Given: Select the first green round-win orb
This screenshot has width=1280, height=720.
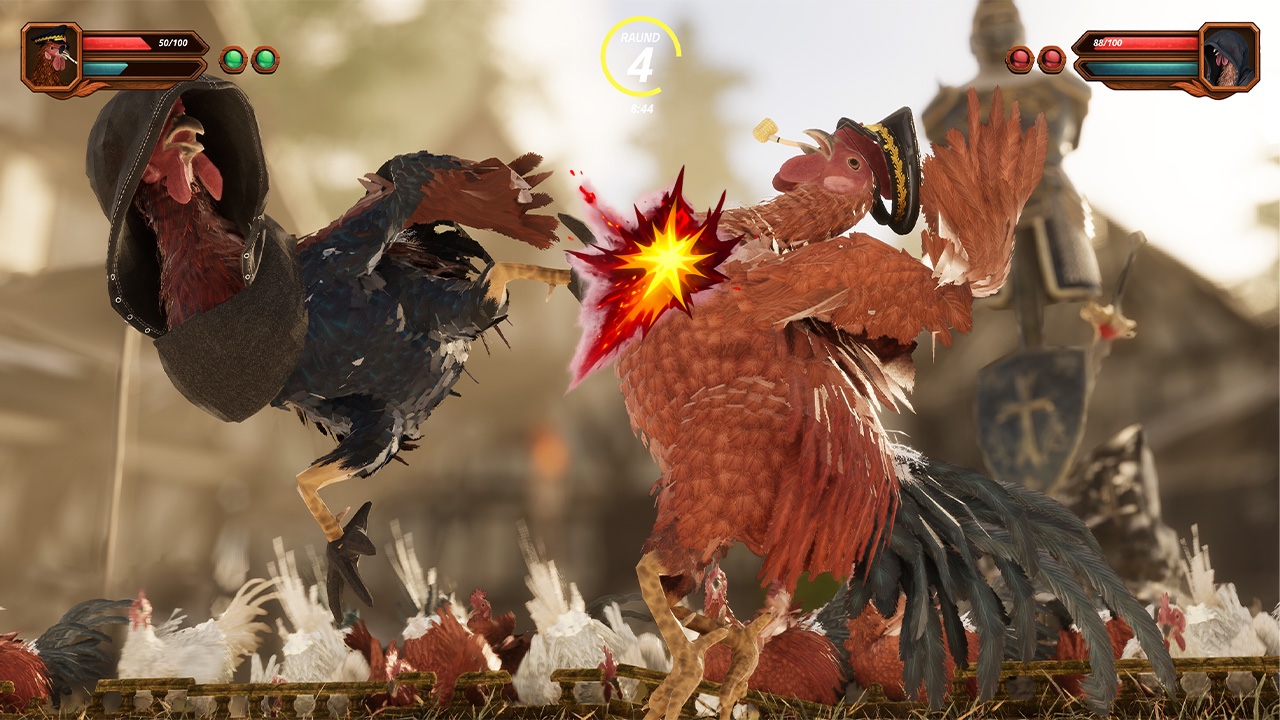Looking at the screenshot, I should [x=232, y=57].
